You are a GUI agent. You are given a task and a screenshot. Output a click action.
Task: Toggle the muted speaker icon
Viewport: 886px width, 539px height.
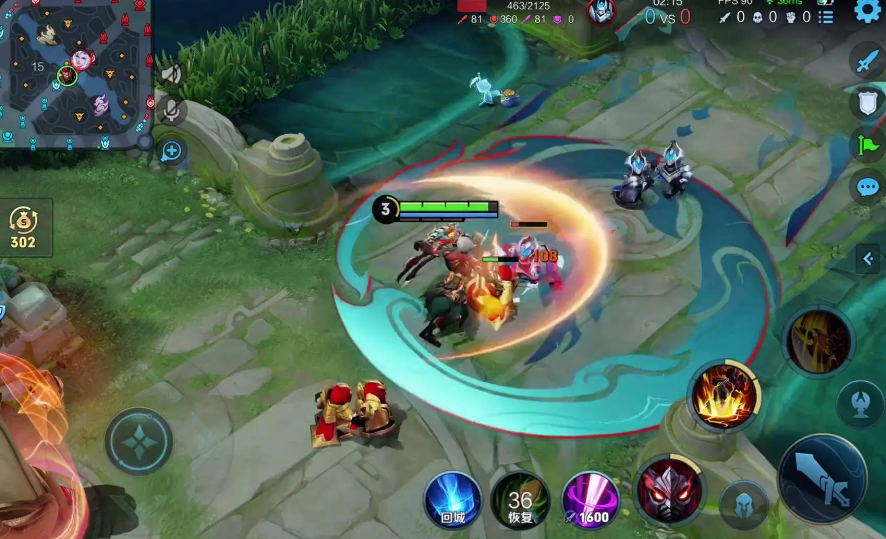click(x=172, y=74)
